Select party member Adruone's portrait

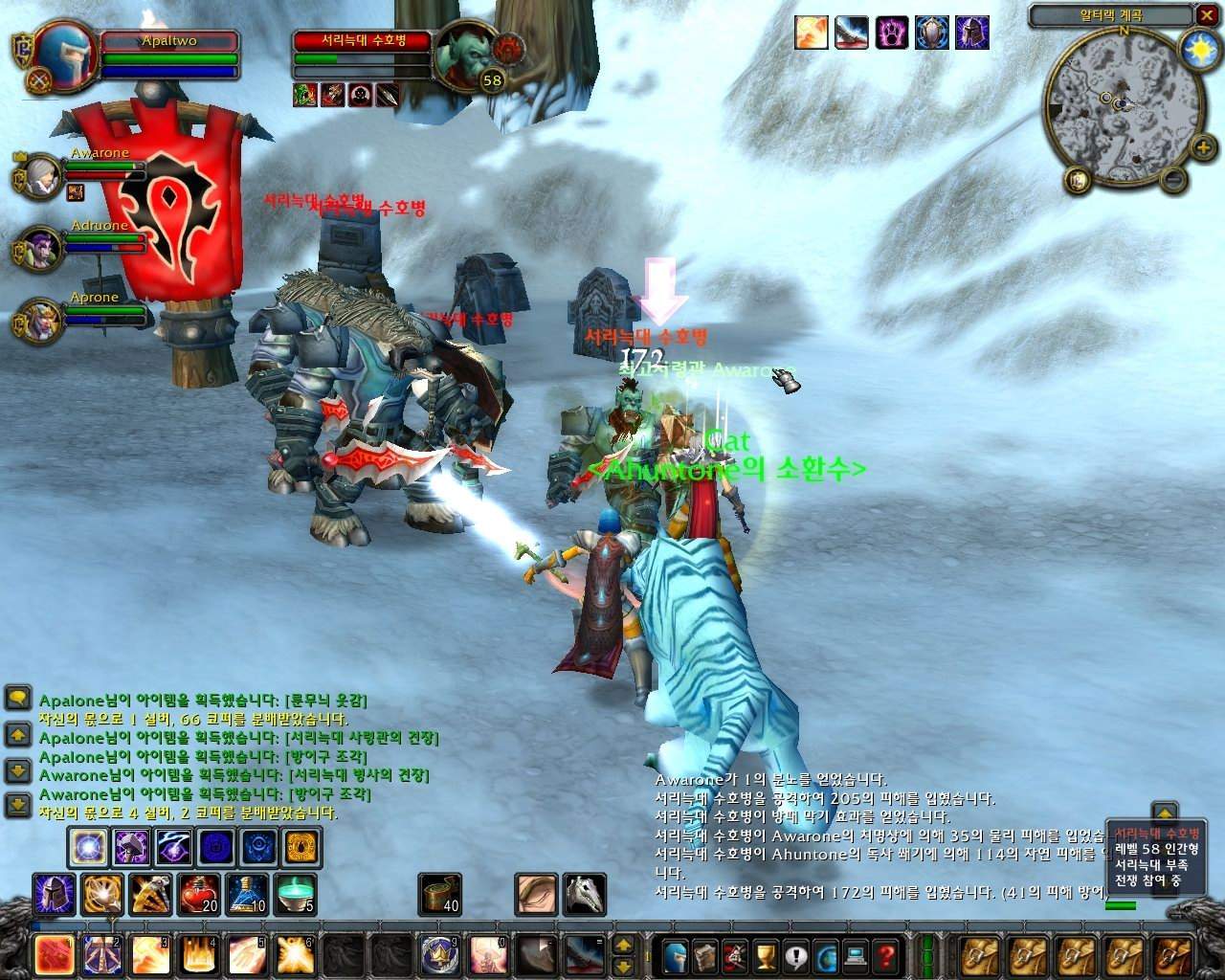(42, 249)
